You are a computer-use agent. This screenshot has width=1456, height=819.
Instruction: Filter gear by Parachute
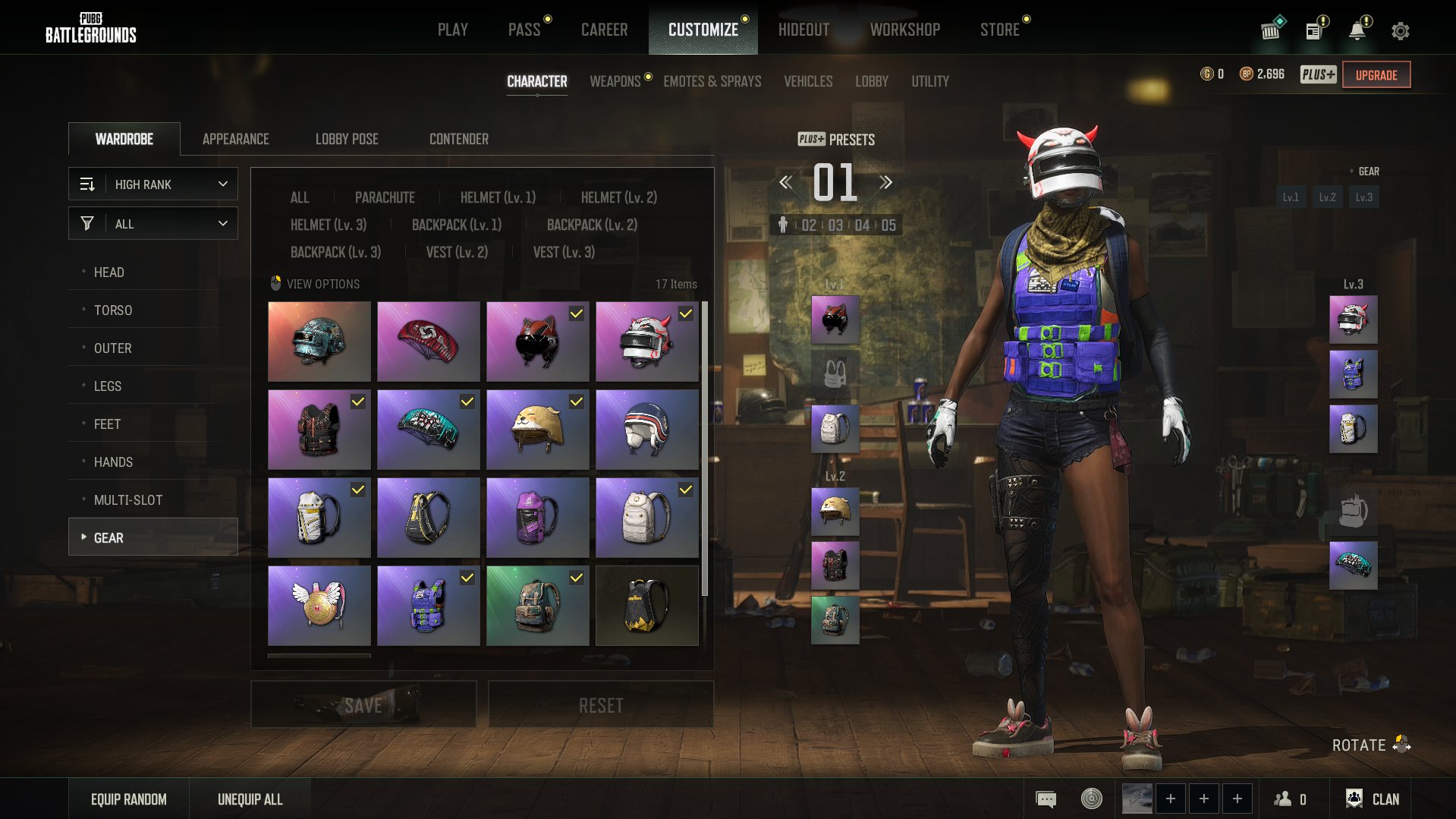pyautogui.click(x=385, y=197)
